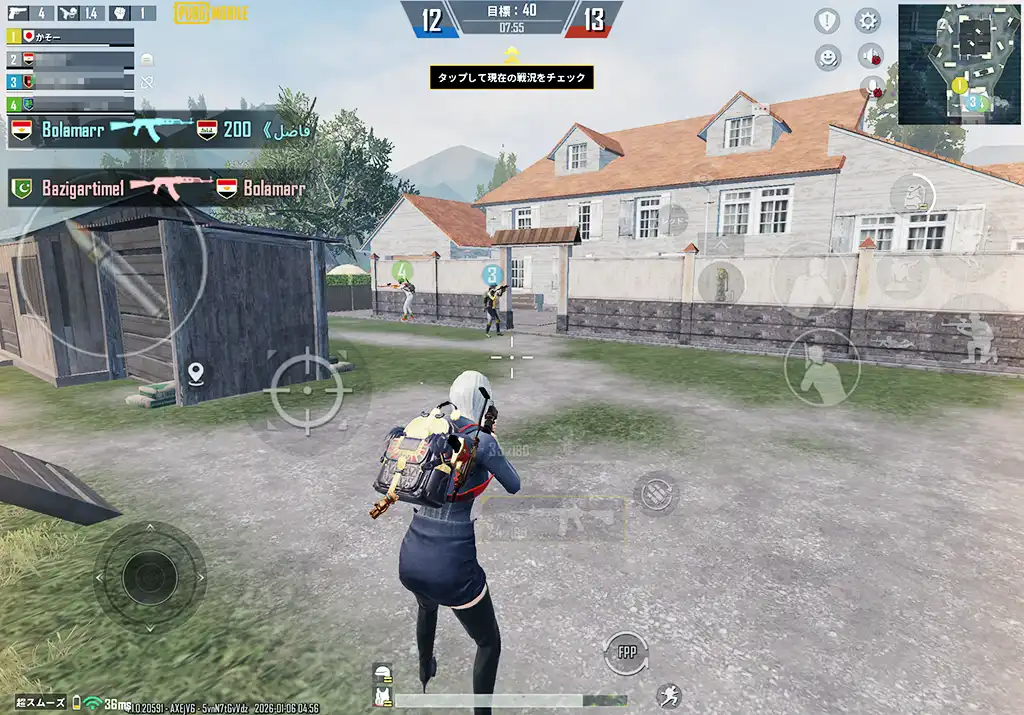
Task: Select teammate かぞー in the squad list
Action: coord(70,37)
